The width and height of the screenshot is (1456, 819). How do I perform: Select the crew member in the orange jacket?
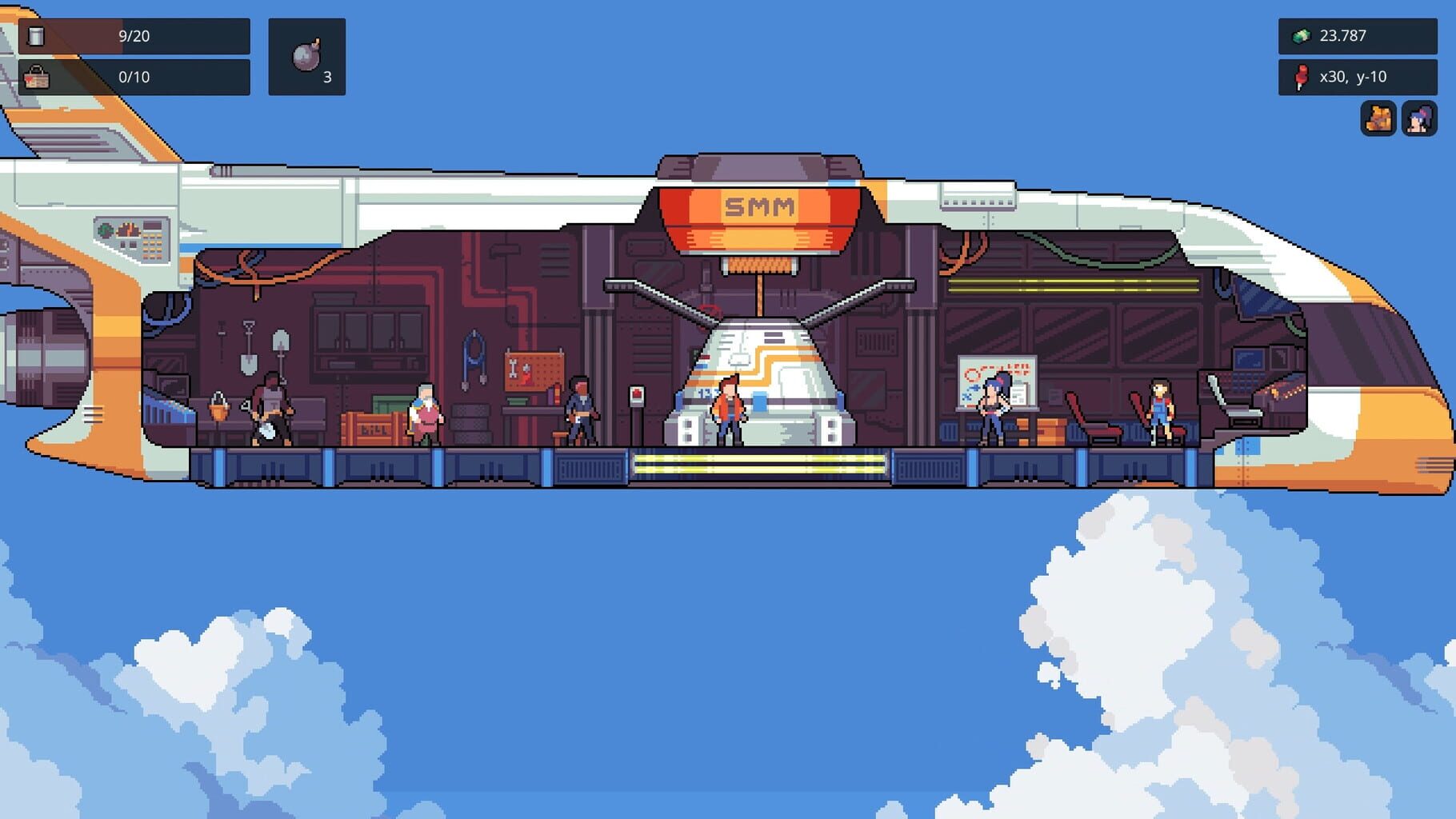[x=728, y=408]
